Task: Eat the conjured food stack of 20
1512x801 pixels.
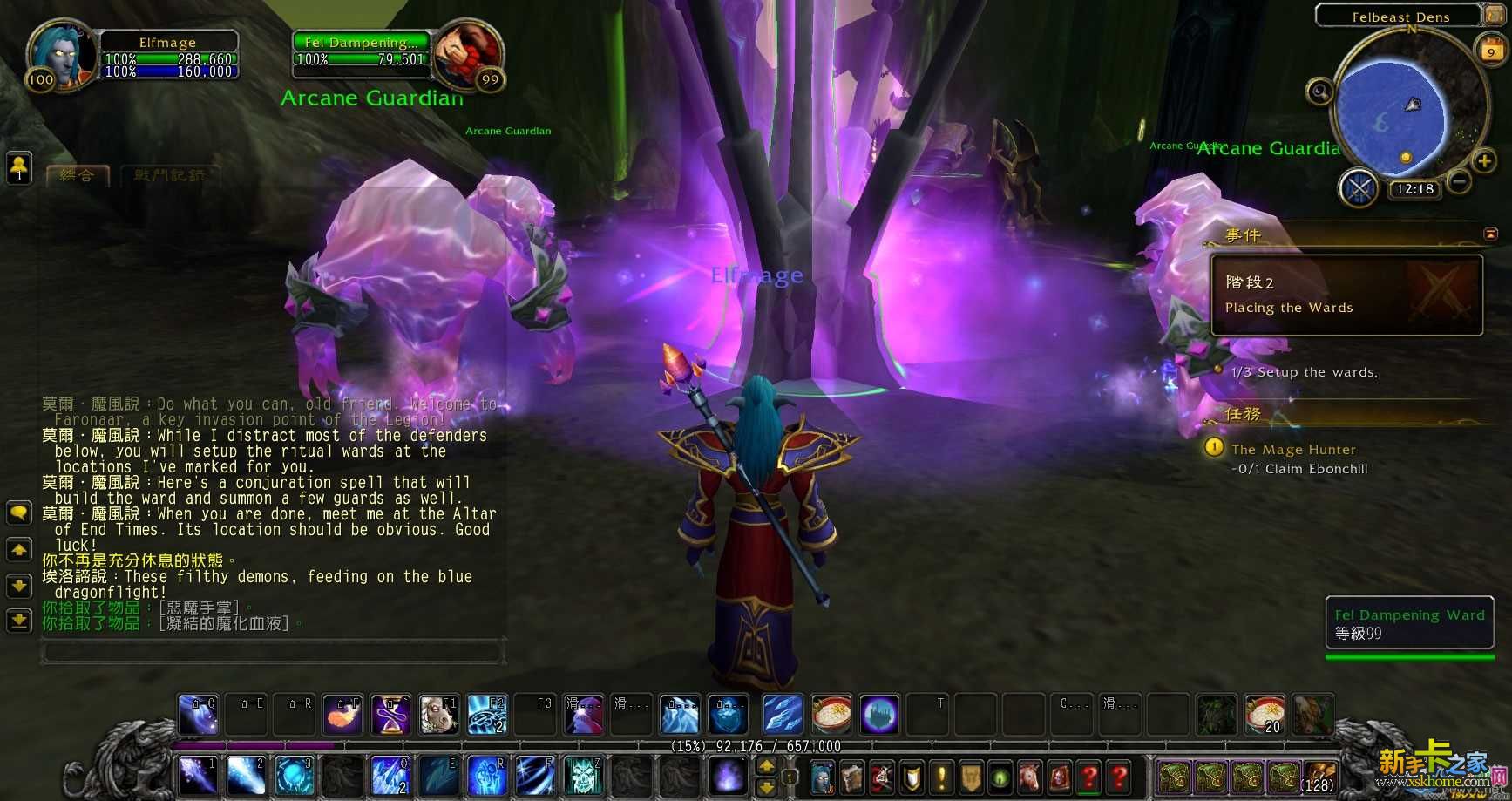Action: [x=1265, y=715]
